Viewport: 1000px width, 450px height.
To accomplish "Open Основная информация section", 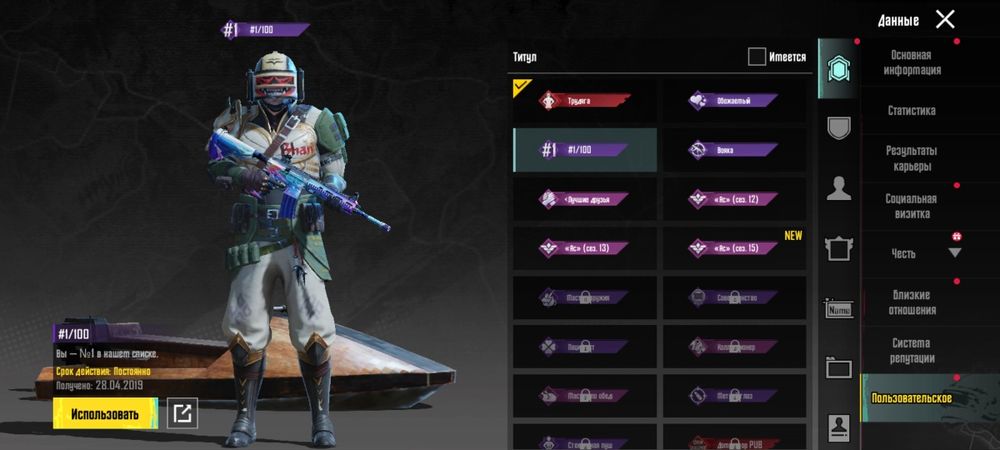I will click(x=911, y=64).
